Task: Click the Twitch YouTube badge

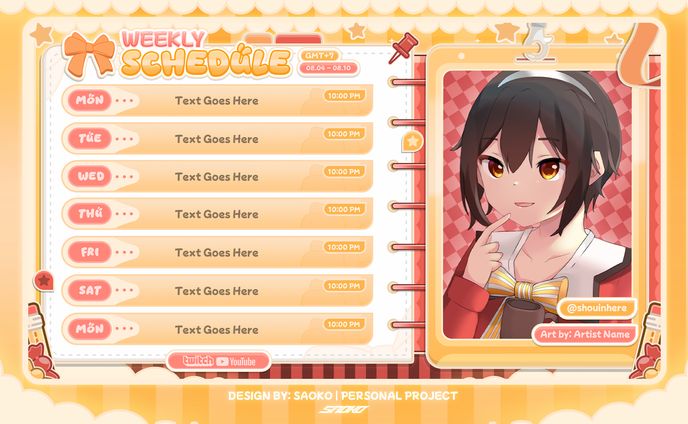Action: click(x=219, y=361)
